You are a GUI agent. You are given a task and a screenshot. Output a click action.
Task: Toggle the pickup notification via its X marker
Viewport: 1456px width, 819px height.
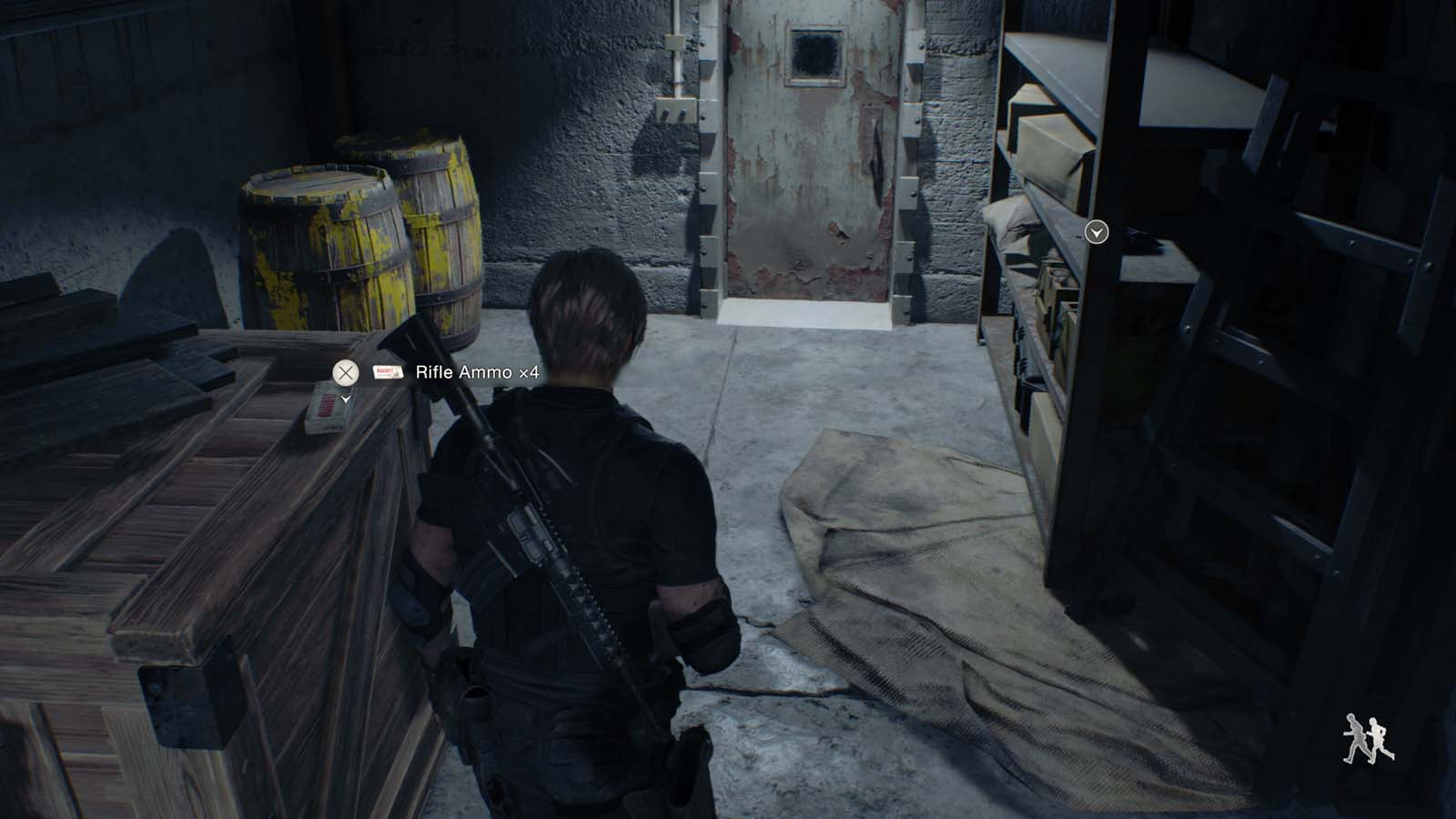(346, 372)
